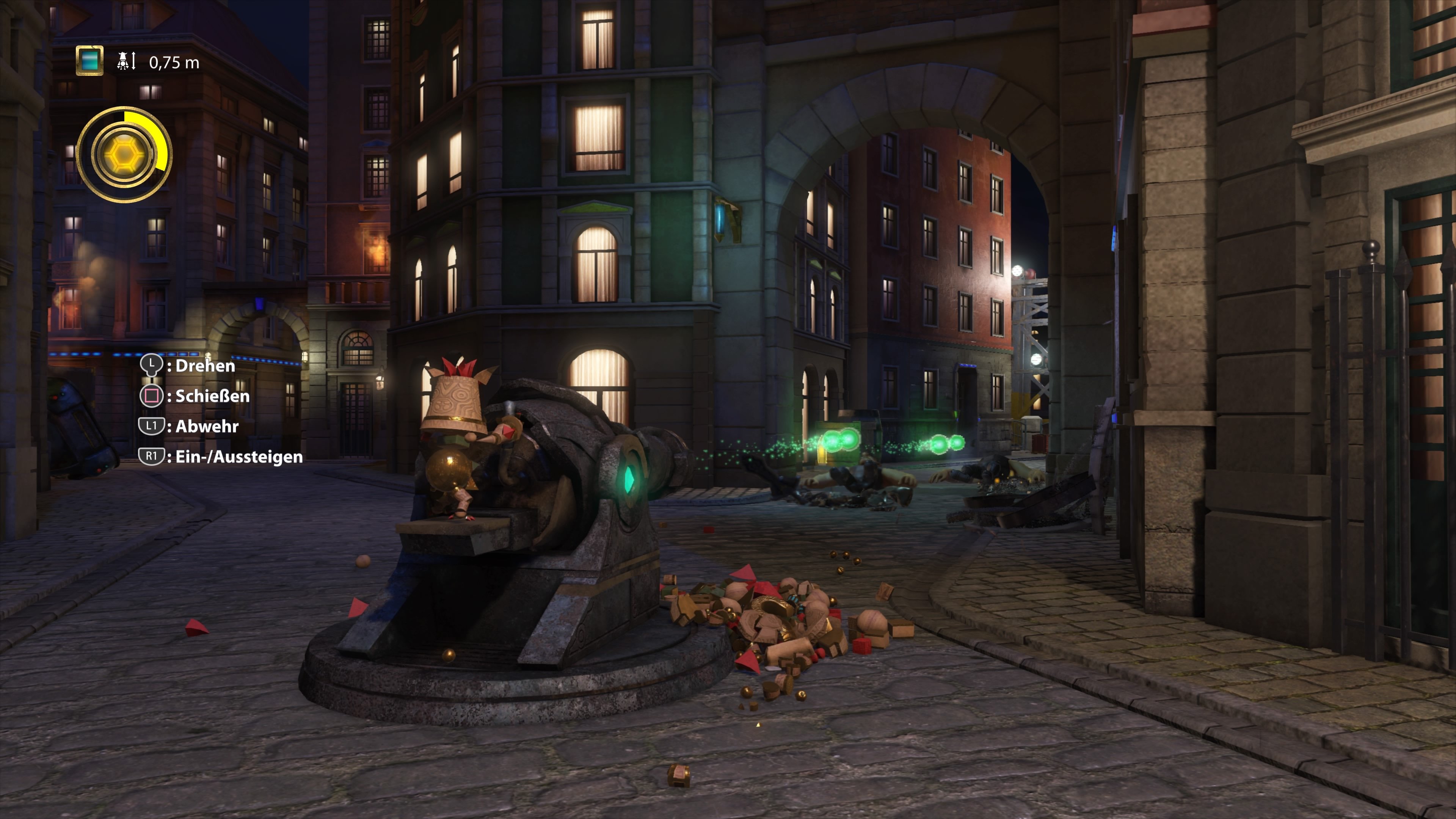Click the up-down arrow beside the height readout
The image size is (1456, 819).
[x=134, y=61]
